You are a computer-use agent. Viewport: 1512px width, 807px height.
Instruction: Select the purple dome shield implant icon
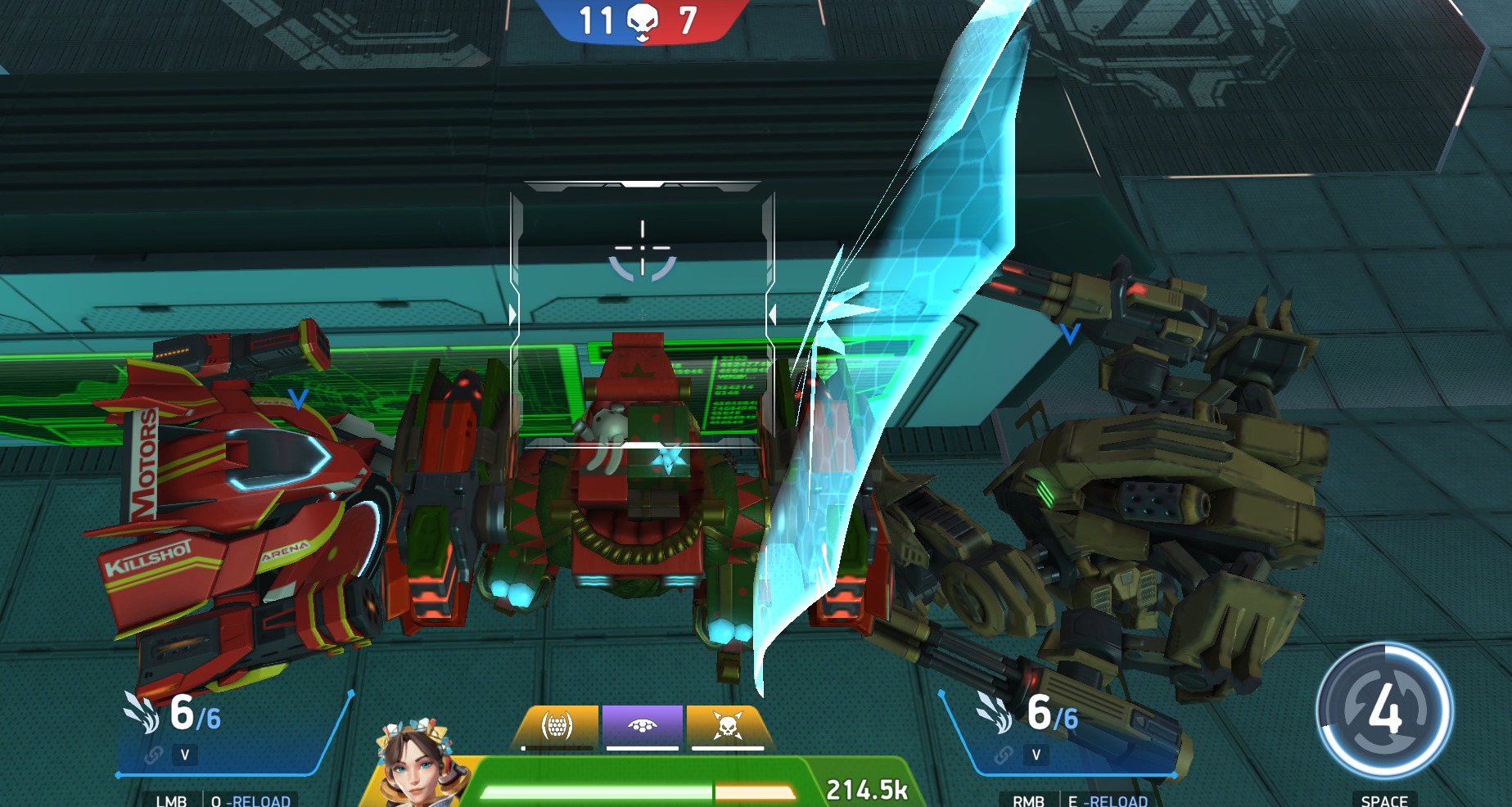[x=643, y=725]
